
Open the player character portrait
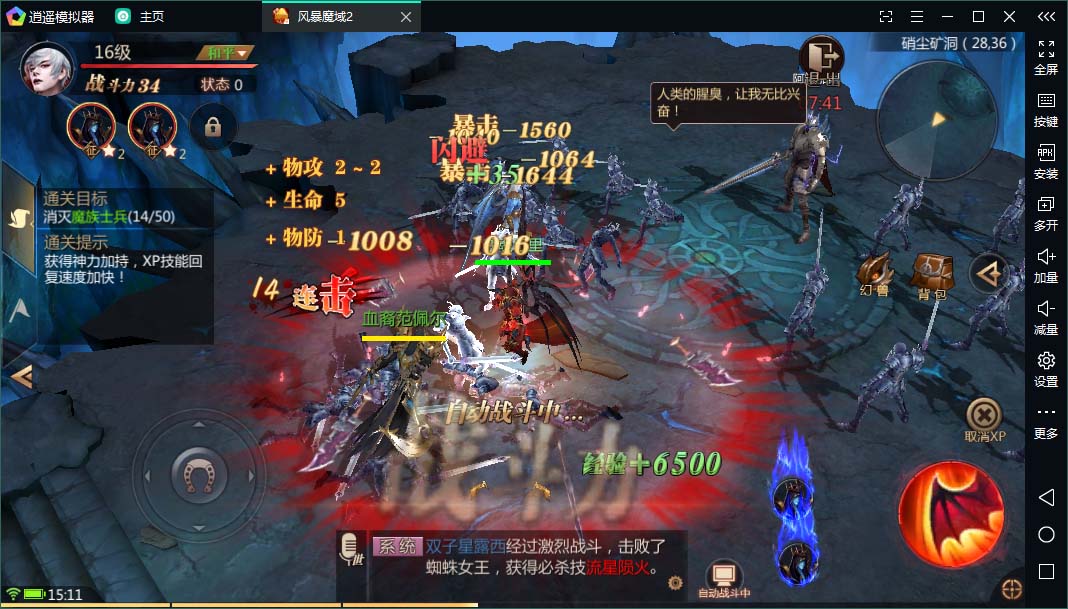tap(49, 68)
